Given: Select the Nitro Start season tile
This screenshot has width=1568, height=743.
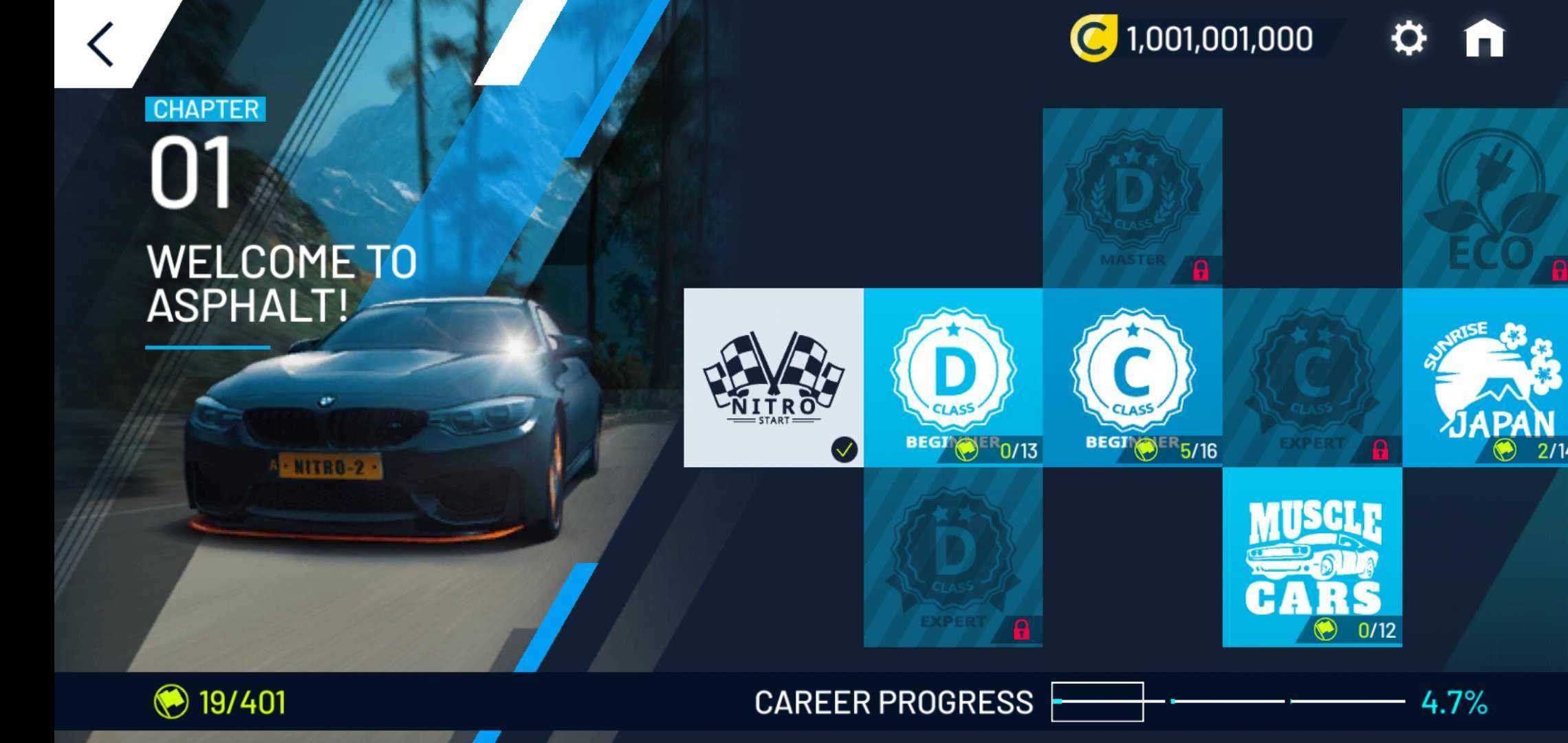Looking at the screenshot, I should tap(774, 378).
